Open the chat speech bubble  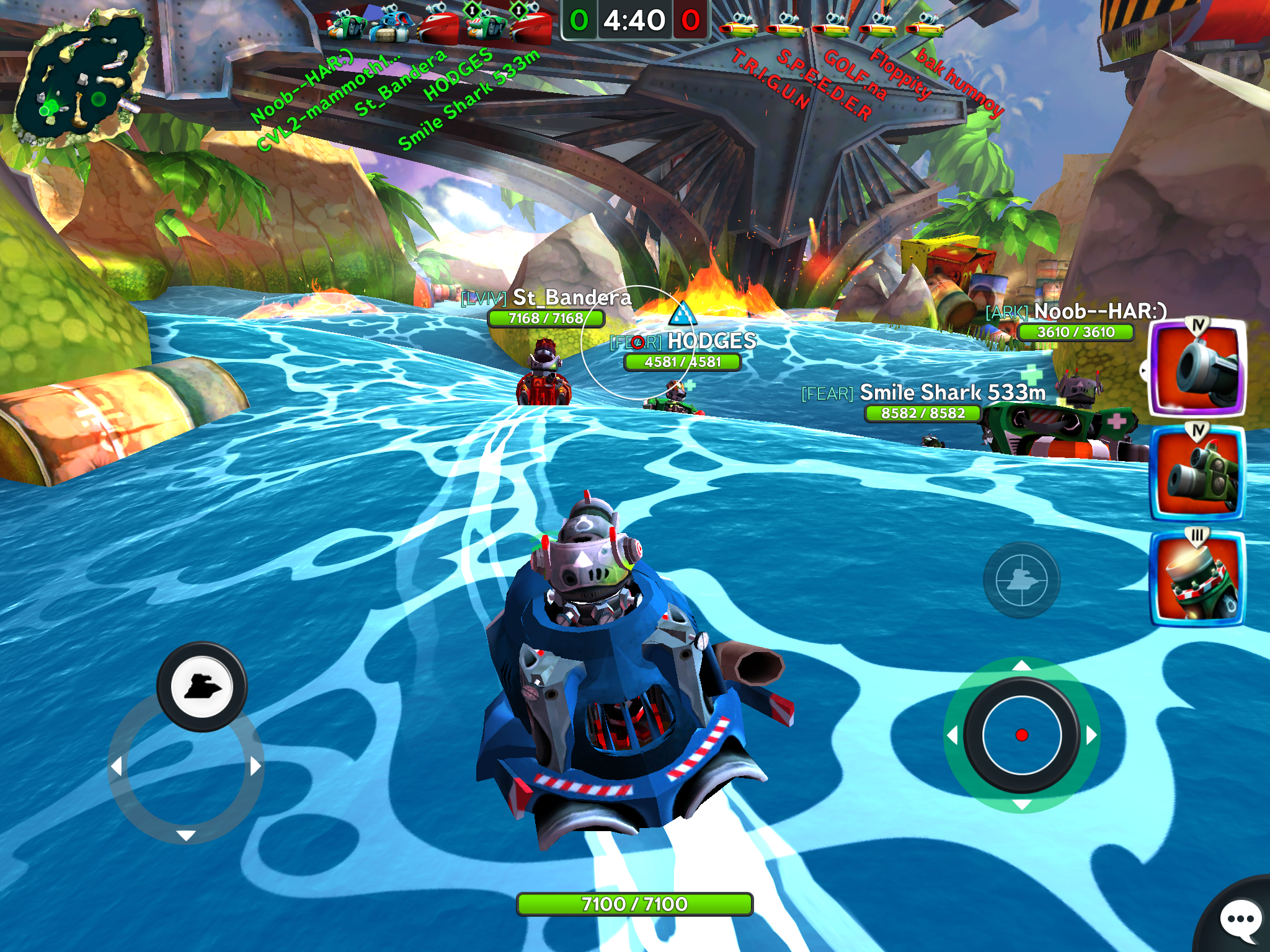pos(1240,919)
